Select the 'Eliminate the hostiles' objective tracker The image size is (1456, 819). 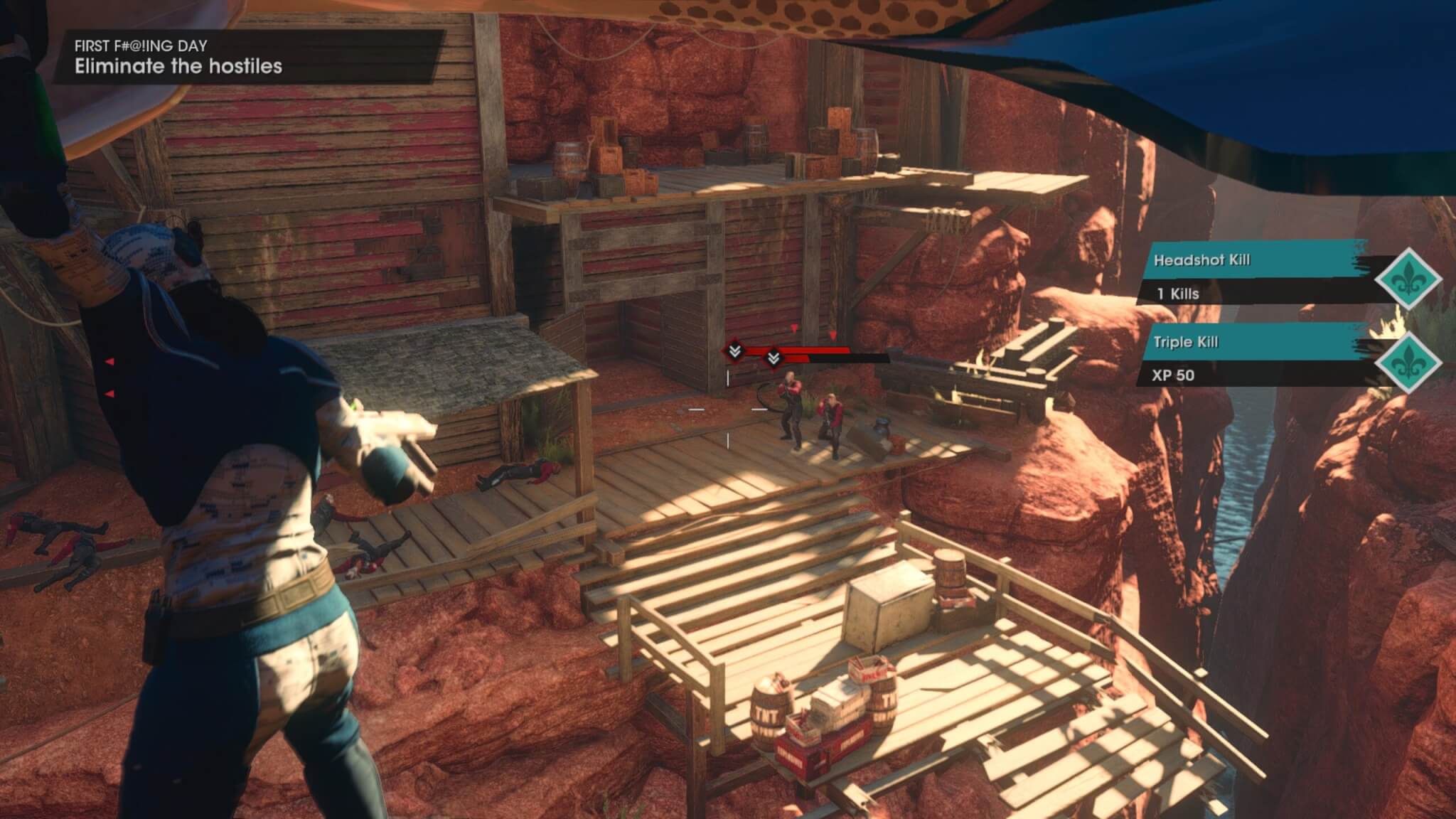click(x=178, y=66)
